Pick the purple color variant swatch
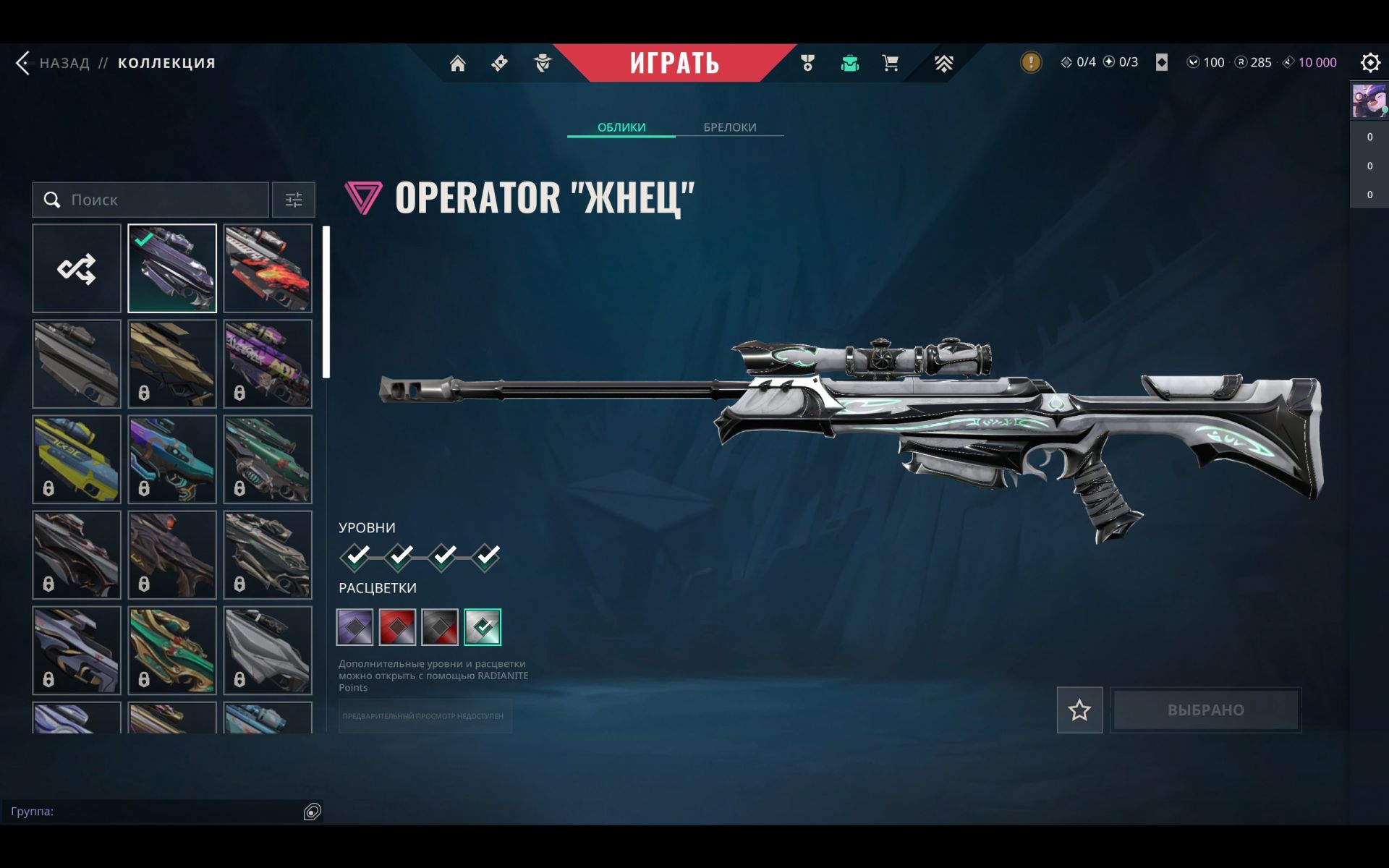1389x868 pixels. pyautogui.click(x=355, y=627)
